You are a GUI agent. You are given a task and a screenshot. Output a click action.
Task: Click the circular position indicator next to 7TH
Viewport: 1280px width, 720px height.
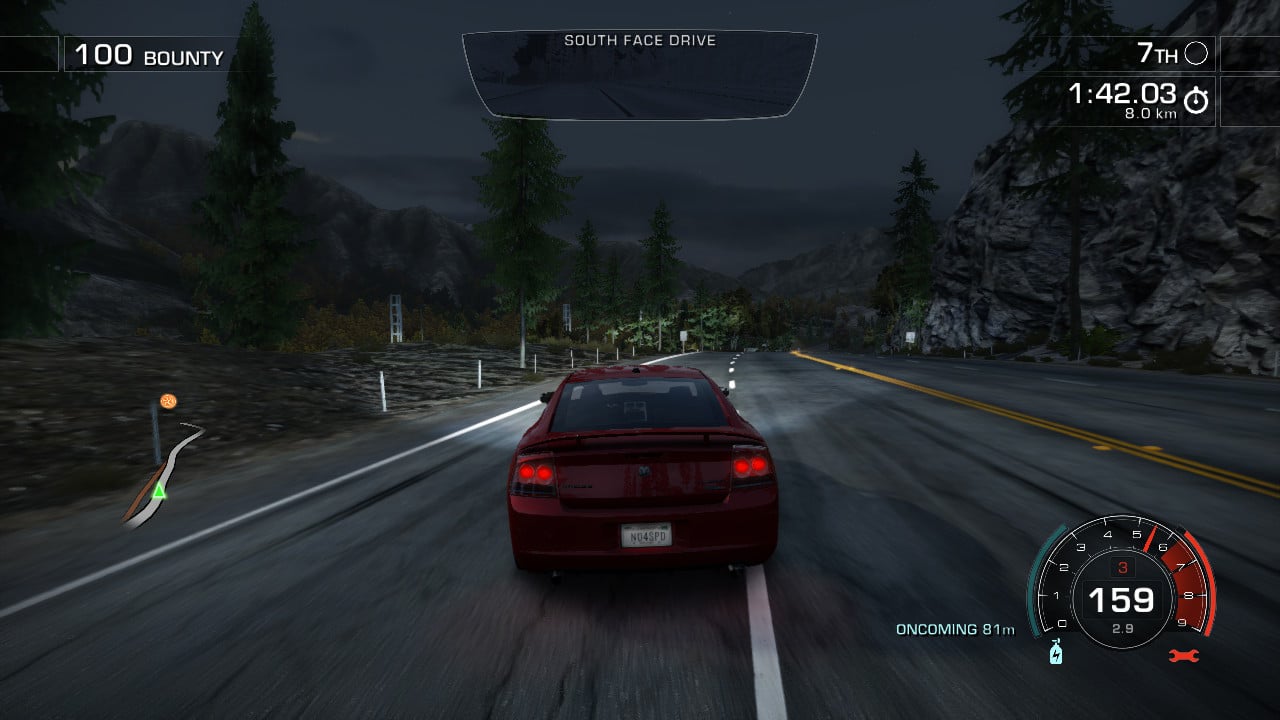1196,54
